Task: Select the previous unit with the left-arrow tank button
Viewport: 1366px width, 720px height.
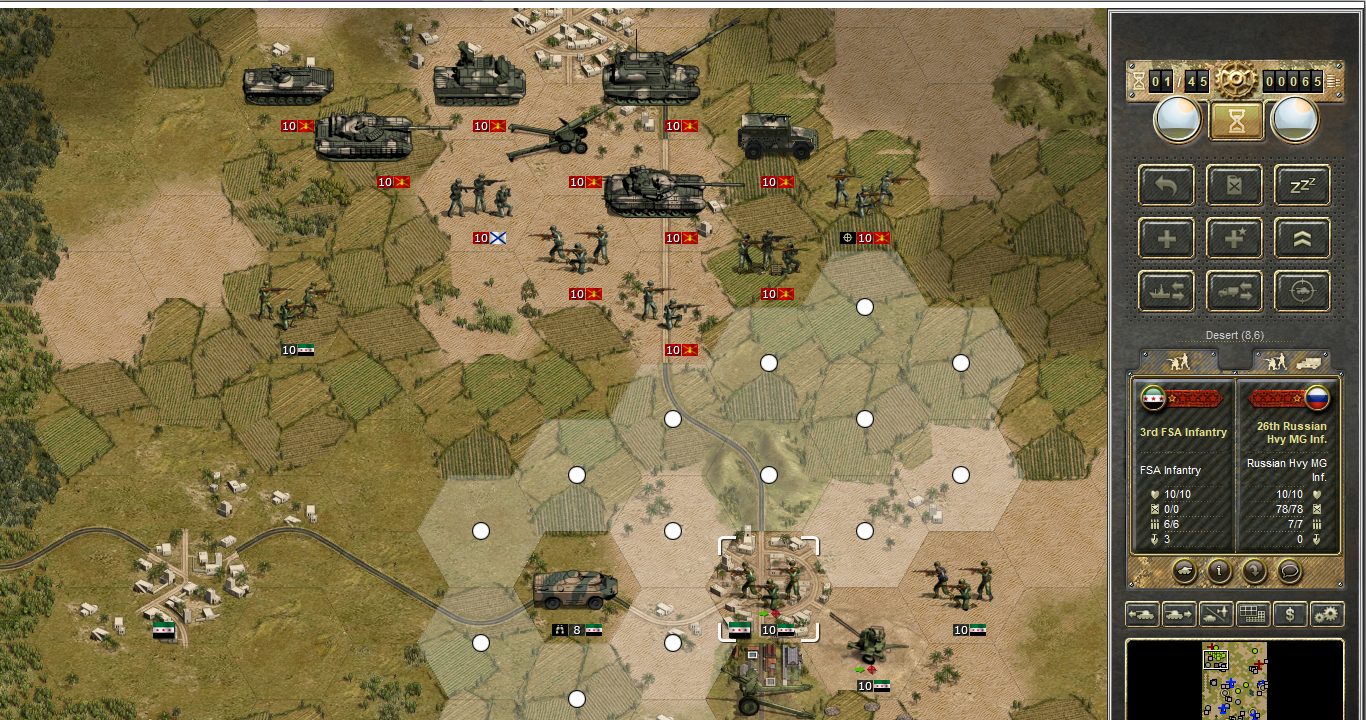Action: coord(1142,614)
